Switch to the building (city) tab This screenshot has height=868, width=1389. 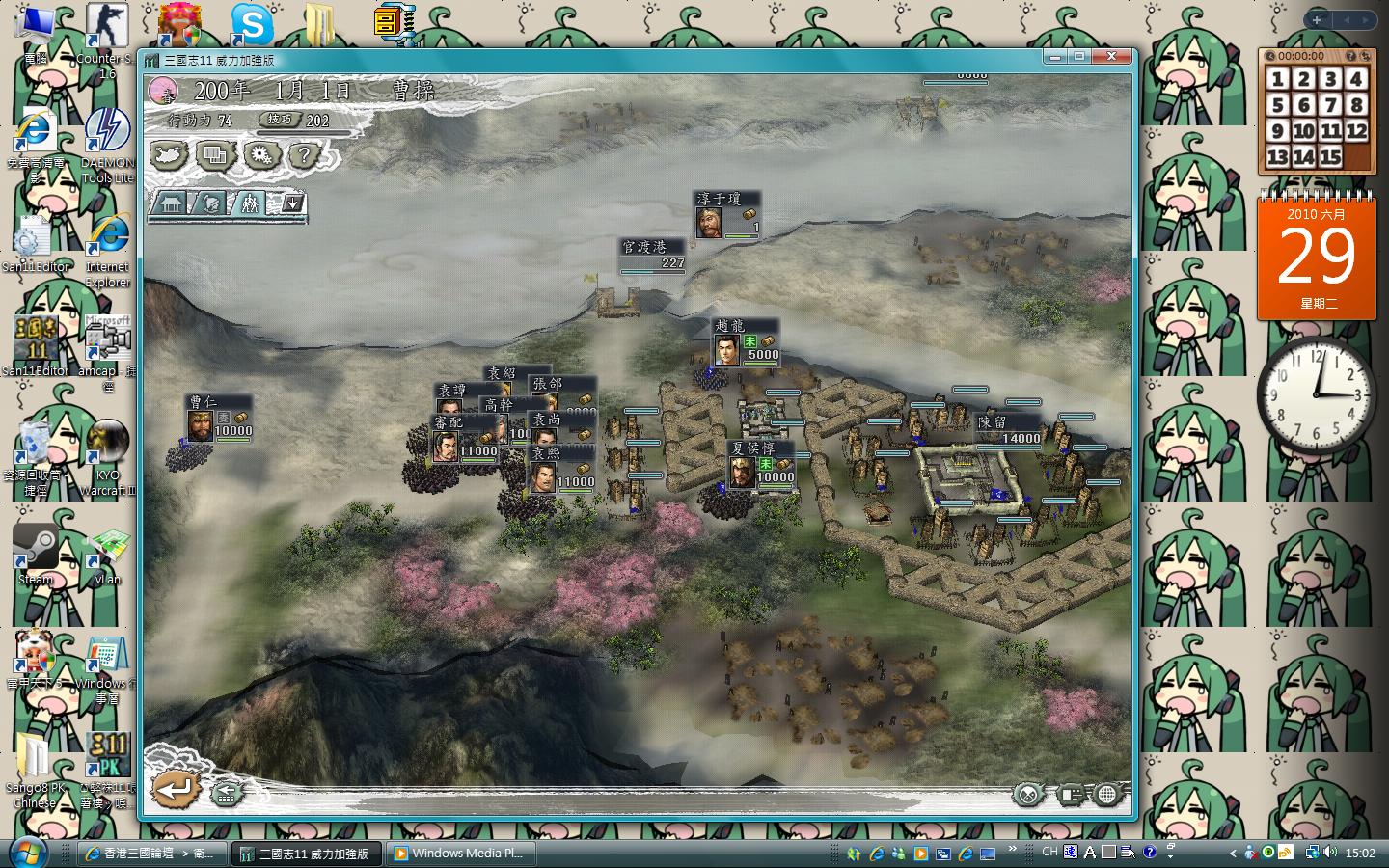172,203
